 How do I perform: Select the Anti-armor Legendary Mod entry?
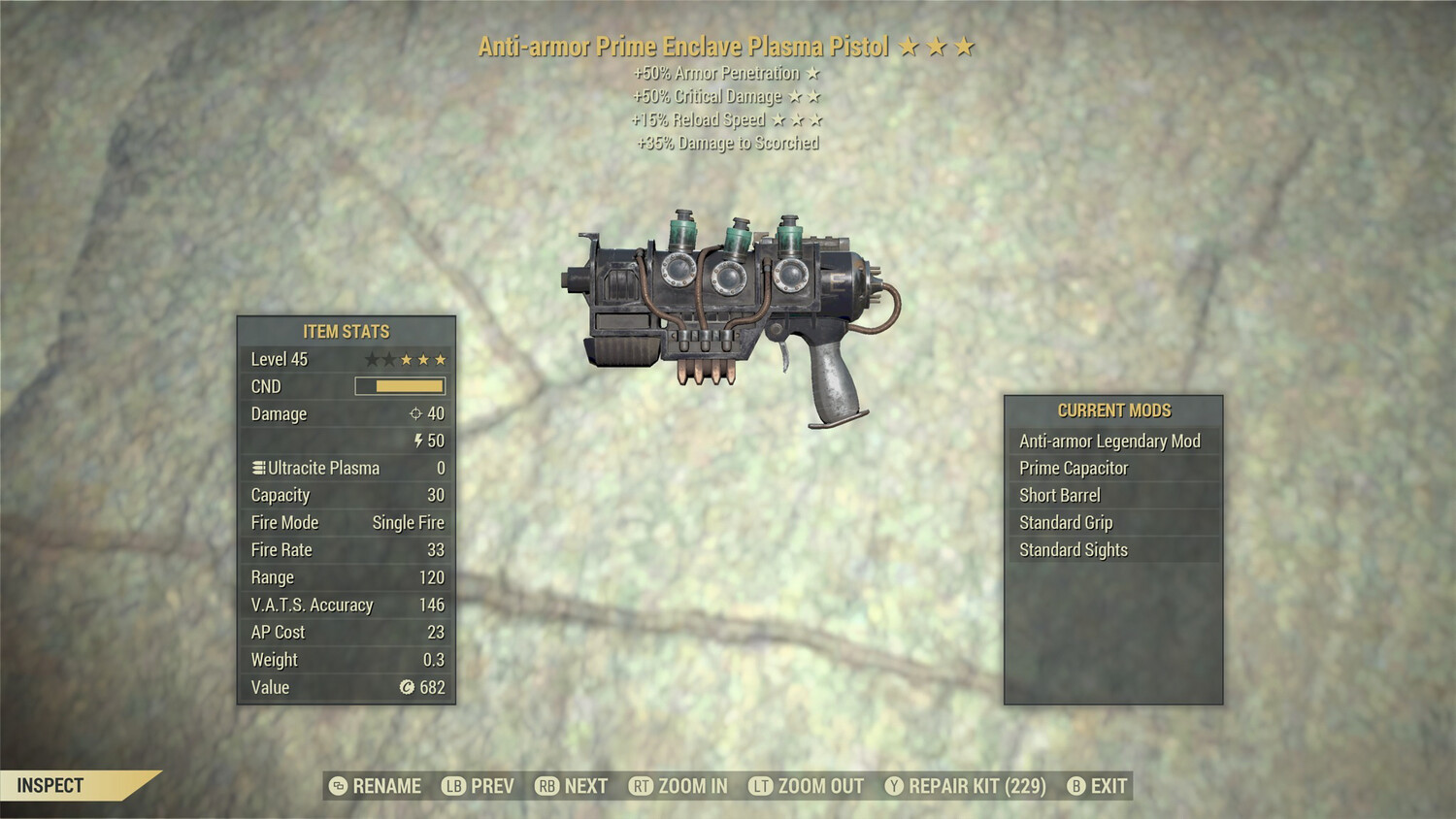pyautogui.click(x=1109, y=441)
